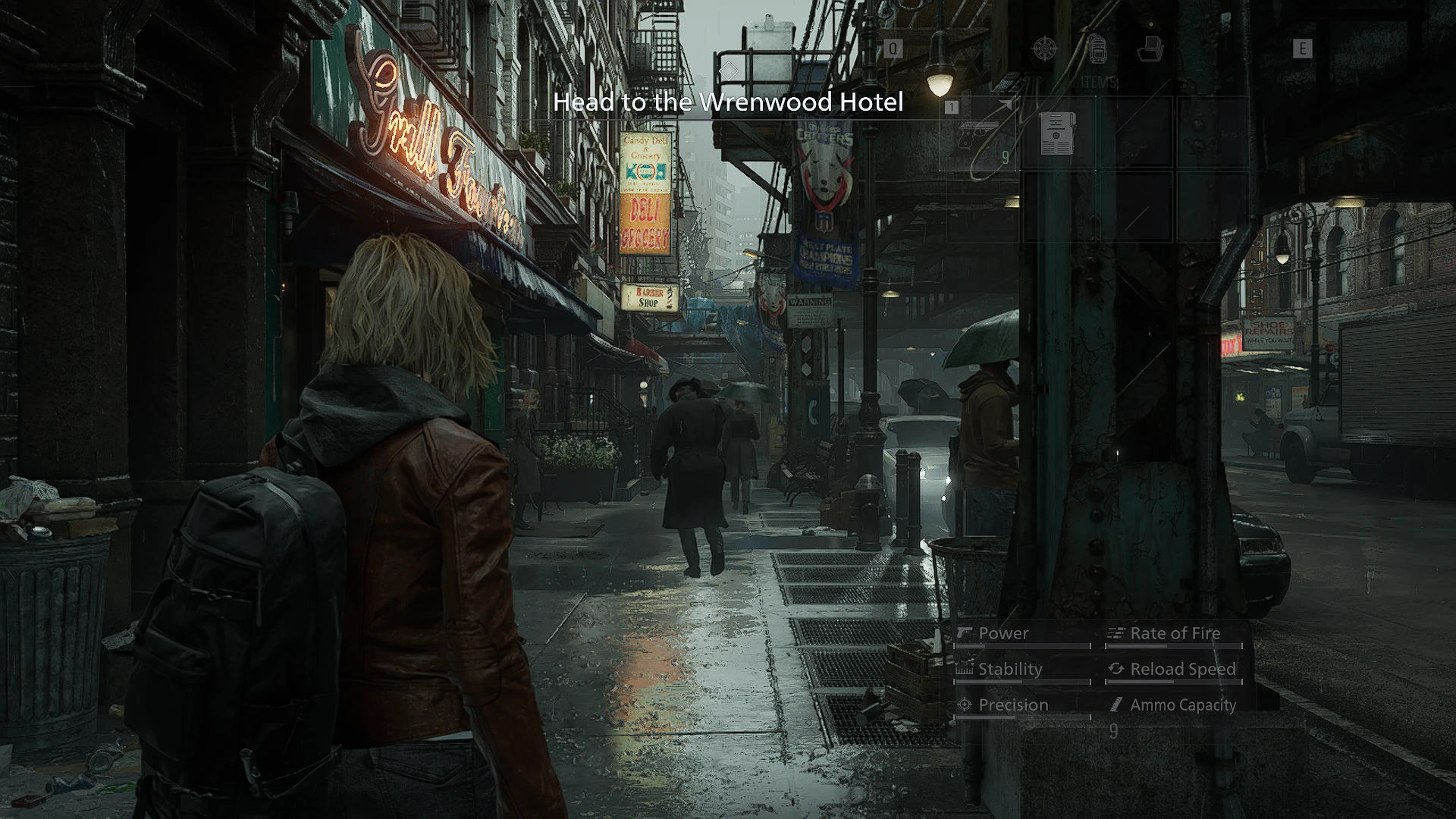Screen dimensions: 1456x819
Task: Click the Wrenwood Hotel objective tracker
Action: 728,102
